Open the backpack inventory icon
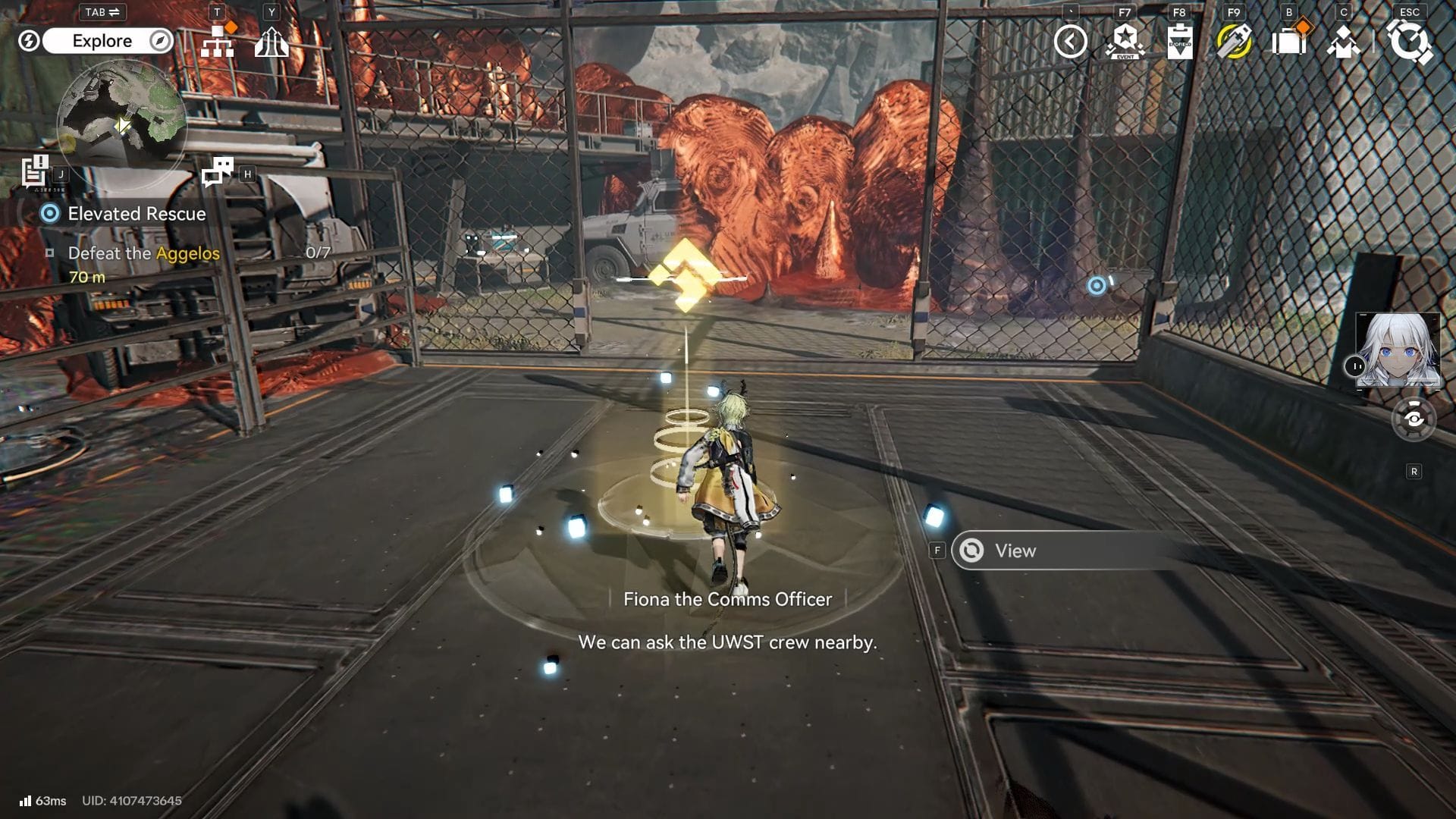Viewport: 1456px width, 819px height. 1288,42
